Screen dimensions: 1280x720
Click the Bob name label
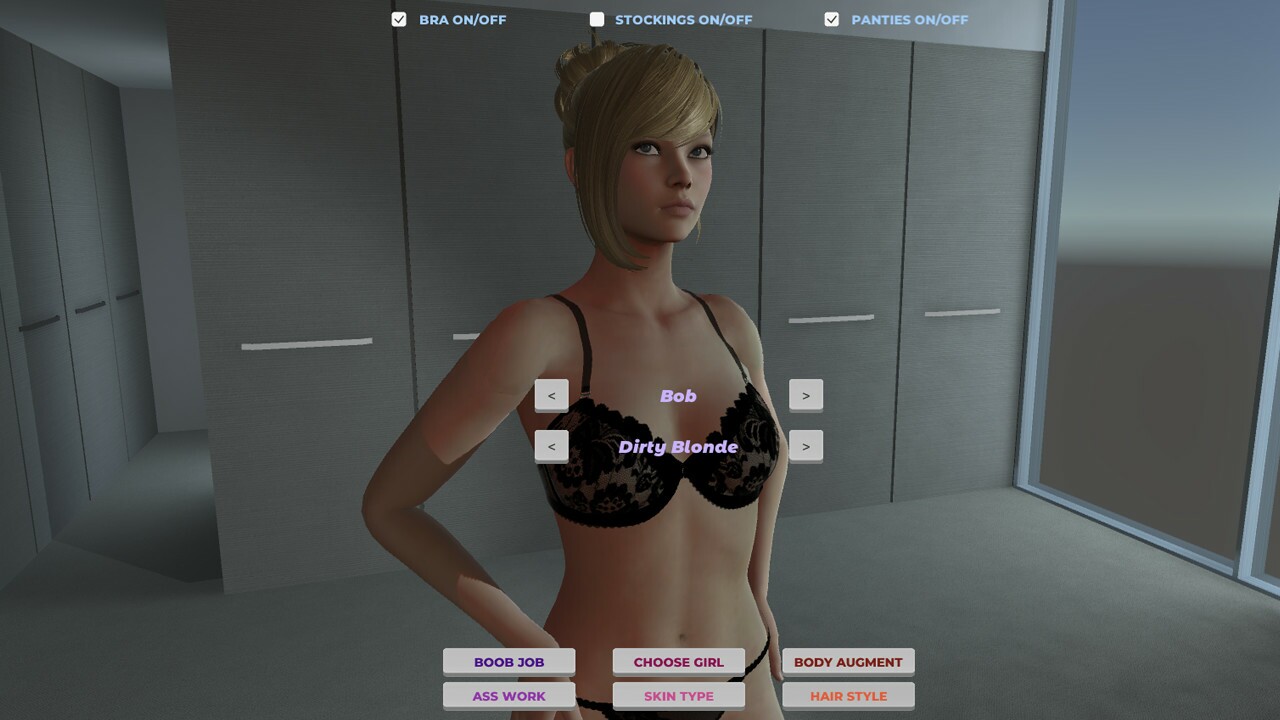pyautogui.click(x=678, y=395)
